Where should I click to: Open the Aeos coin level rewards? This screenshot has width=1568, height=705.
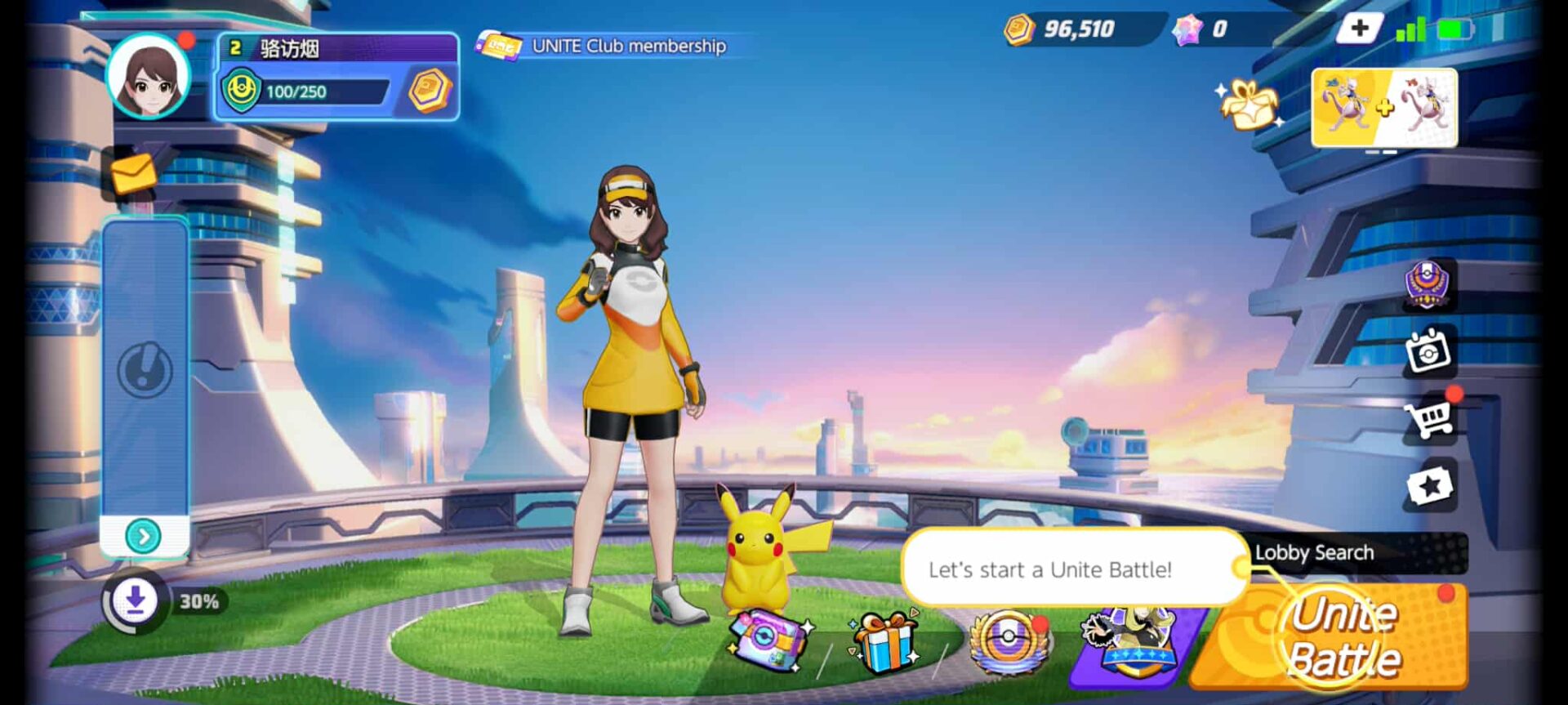[430, 90]
